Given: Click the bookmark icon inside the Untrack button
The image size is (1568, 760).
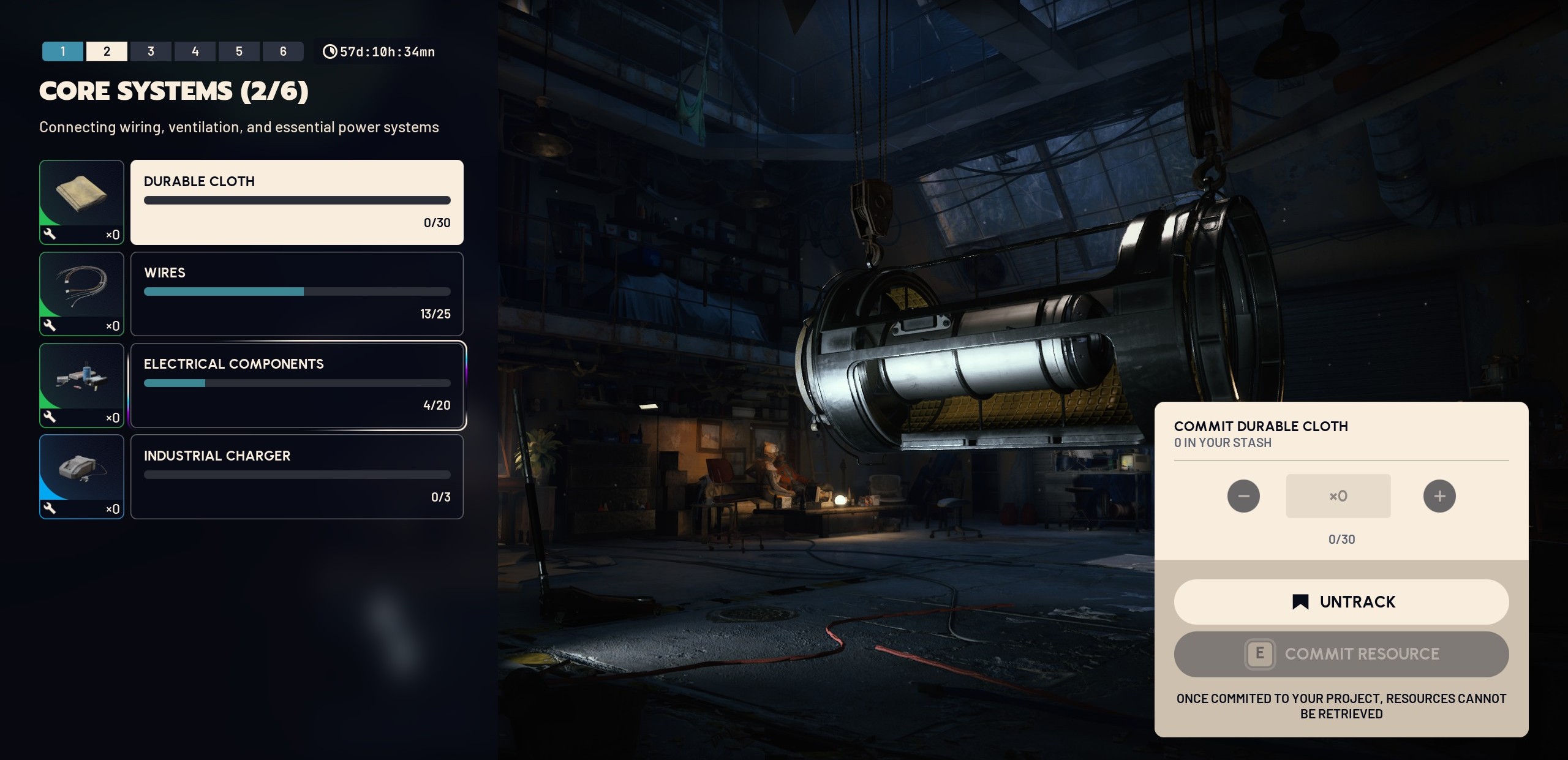Looking at the screenshot, I should pos(1300,601).
